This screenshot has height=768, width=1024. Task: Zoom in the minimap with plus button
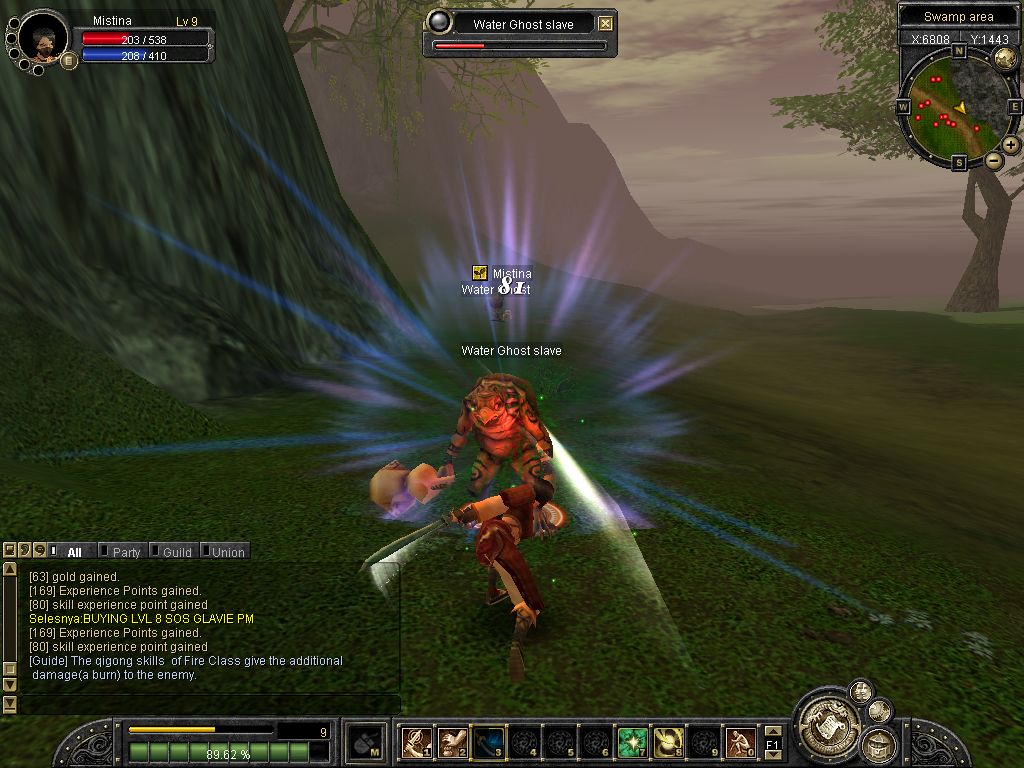[x=1011, y=145]
